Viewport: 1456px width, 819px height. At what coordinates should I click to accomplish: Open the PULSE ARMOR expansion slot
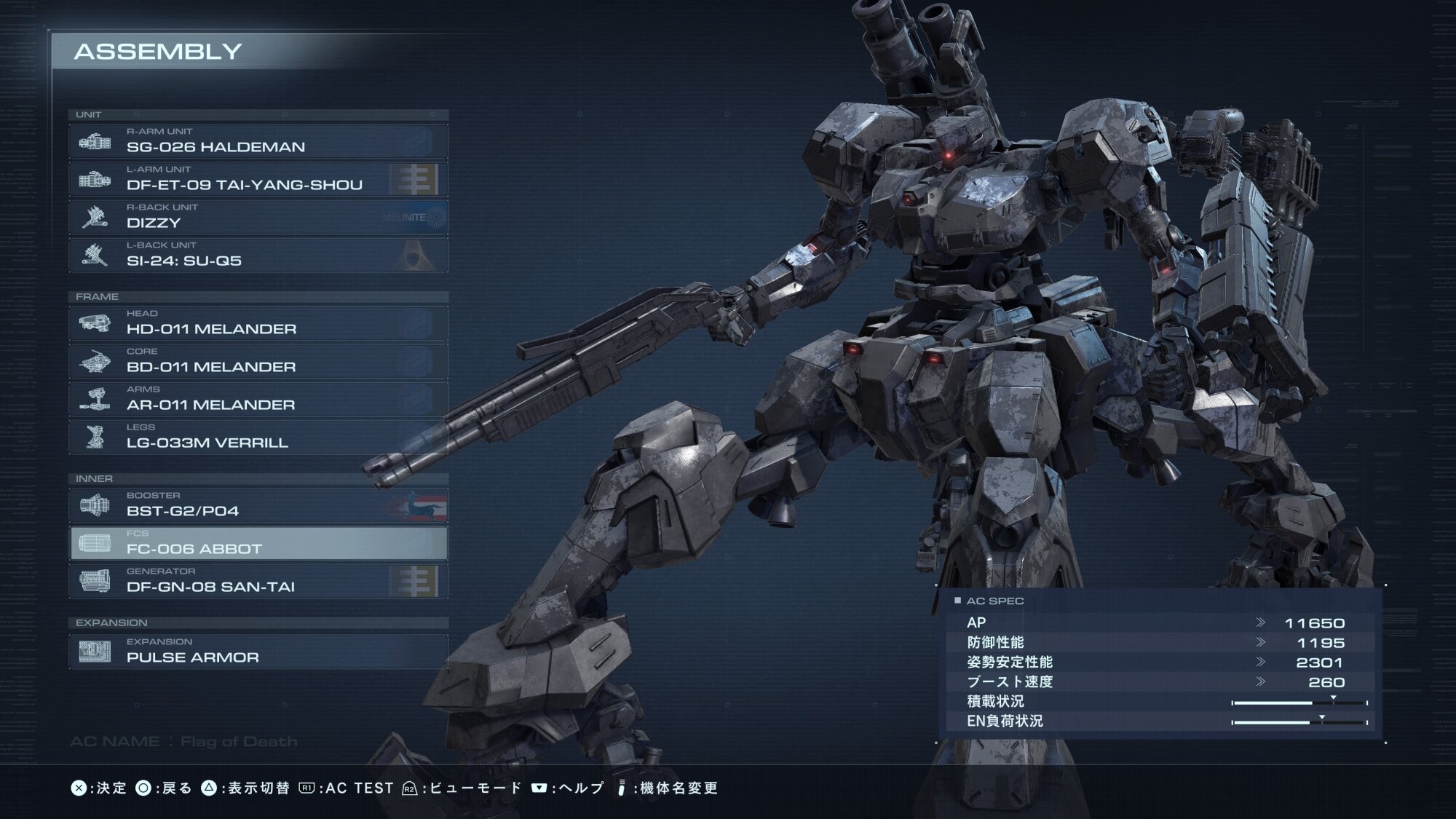coord(258,652)
